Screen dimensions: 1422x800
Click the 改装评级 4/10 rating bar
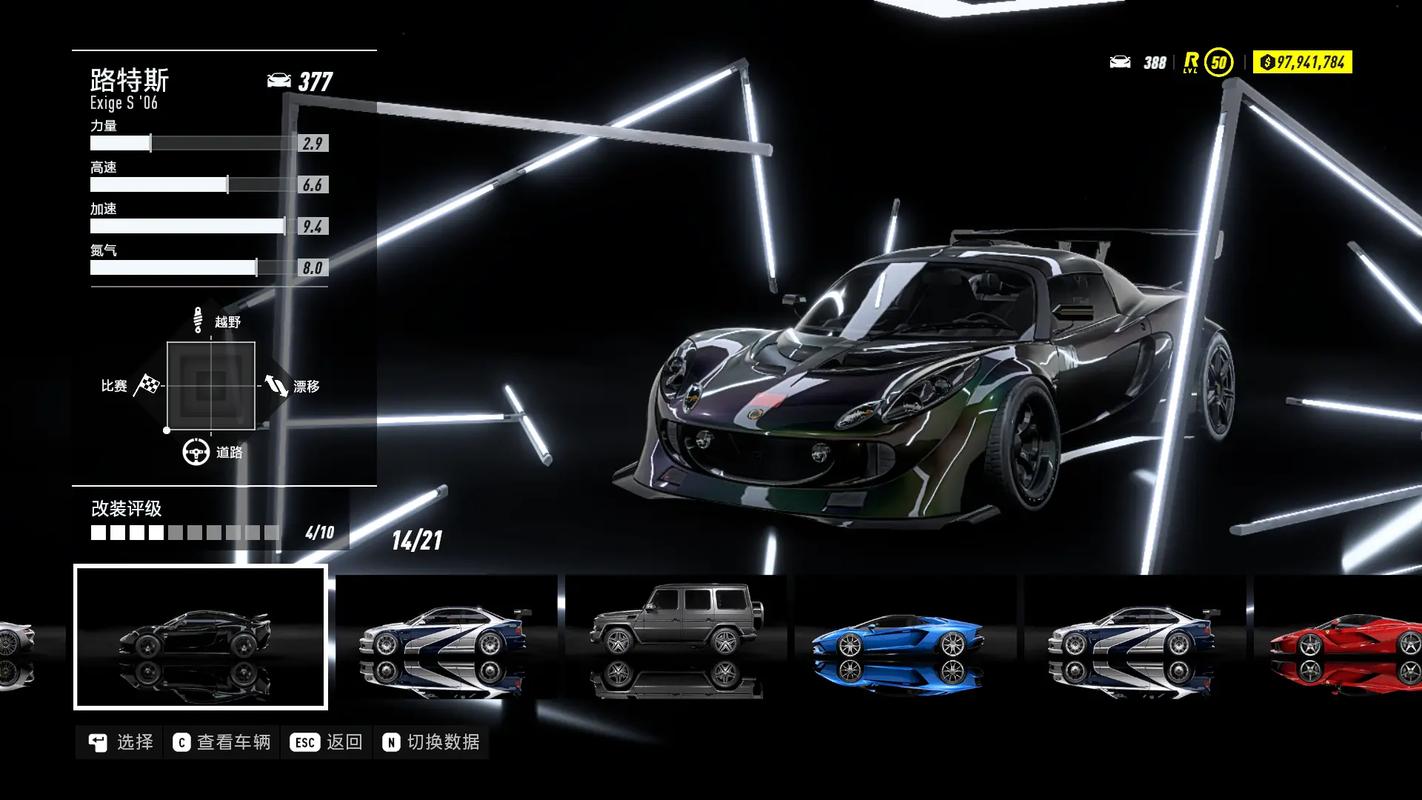click(x=185, y=532)
